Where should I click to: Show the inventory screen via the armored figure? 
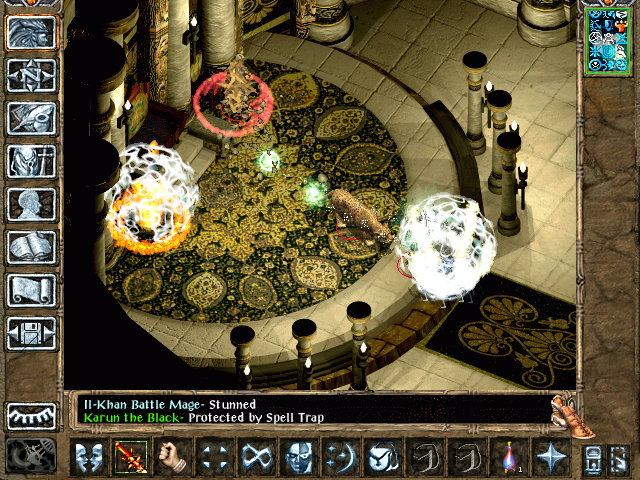click(31, 161)
